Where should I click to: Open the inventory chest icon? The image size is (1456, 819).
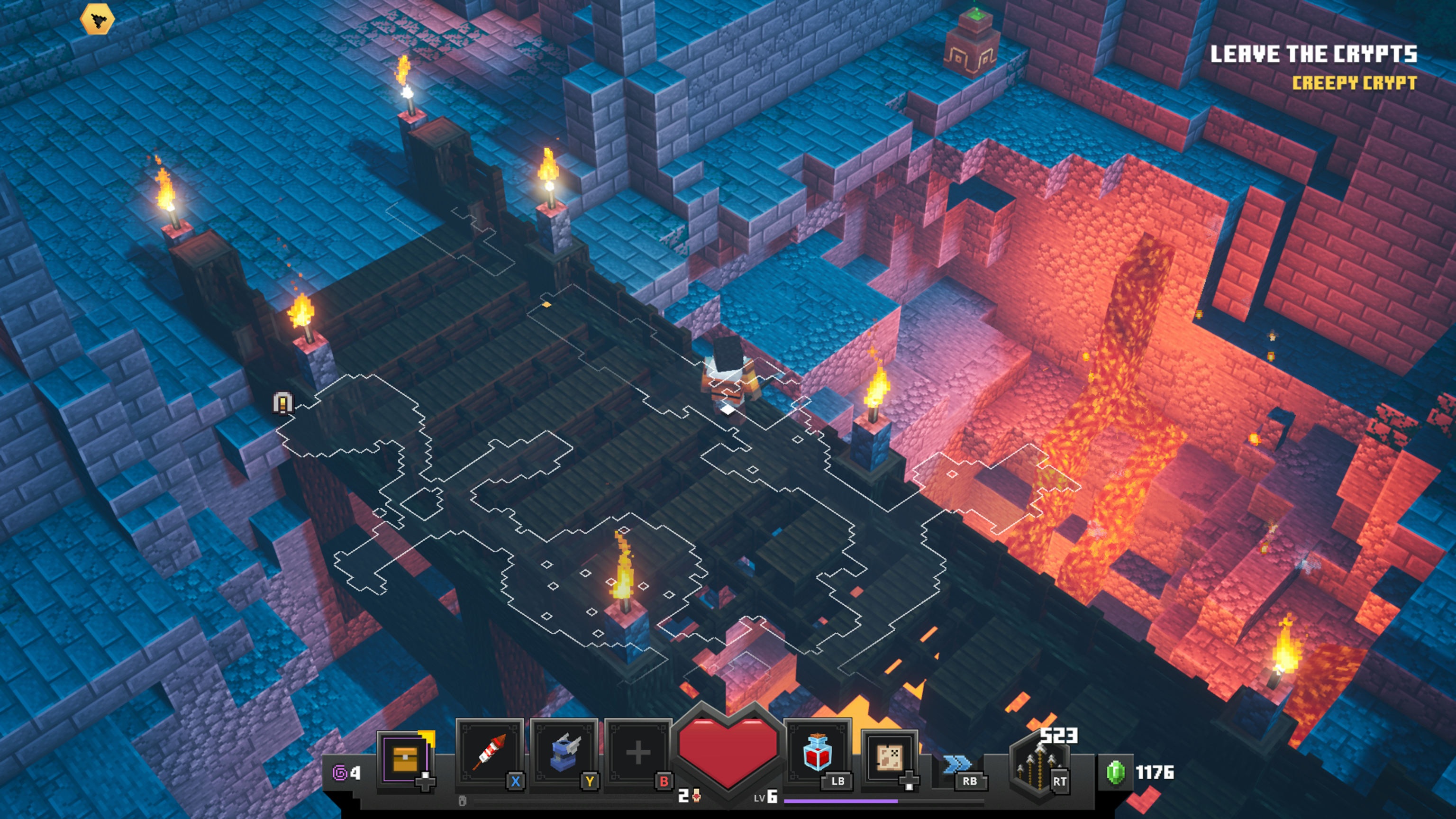[405, 757]
